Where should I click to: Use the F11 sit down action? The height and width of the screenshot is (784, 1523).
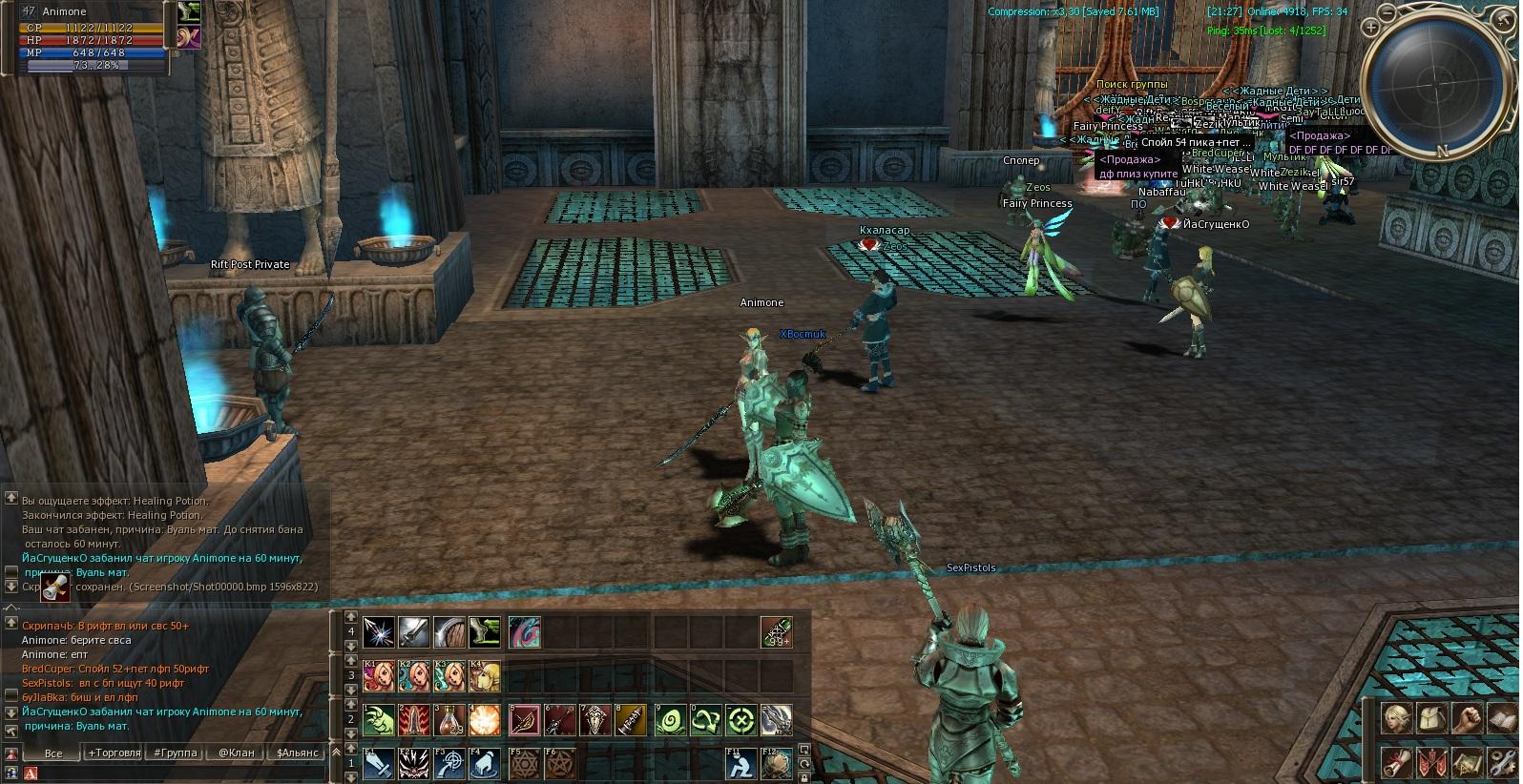tap(739, 764)
